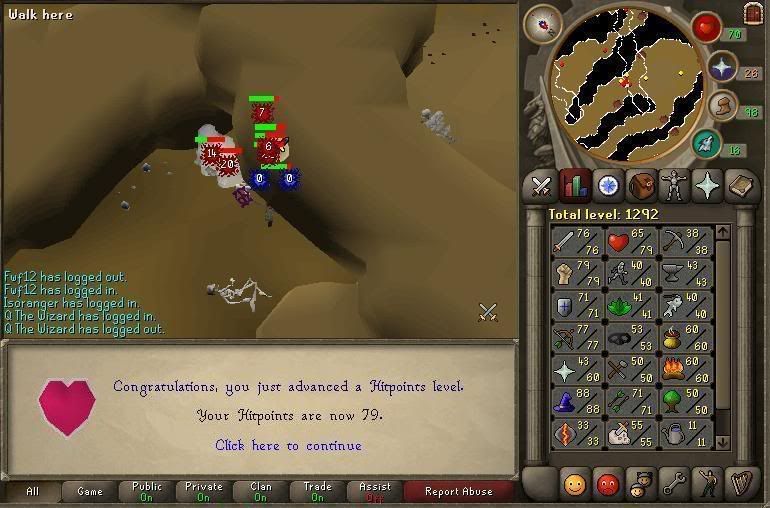
Task: Click the Prayer points orb
Action: (x=721, y=67)
